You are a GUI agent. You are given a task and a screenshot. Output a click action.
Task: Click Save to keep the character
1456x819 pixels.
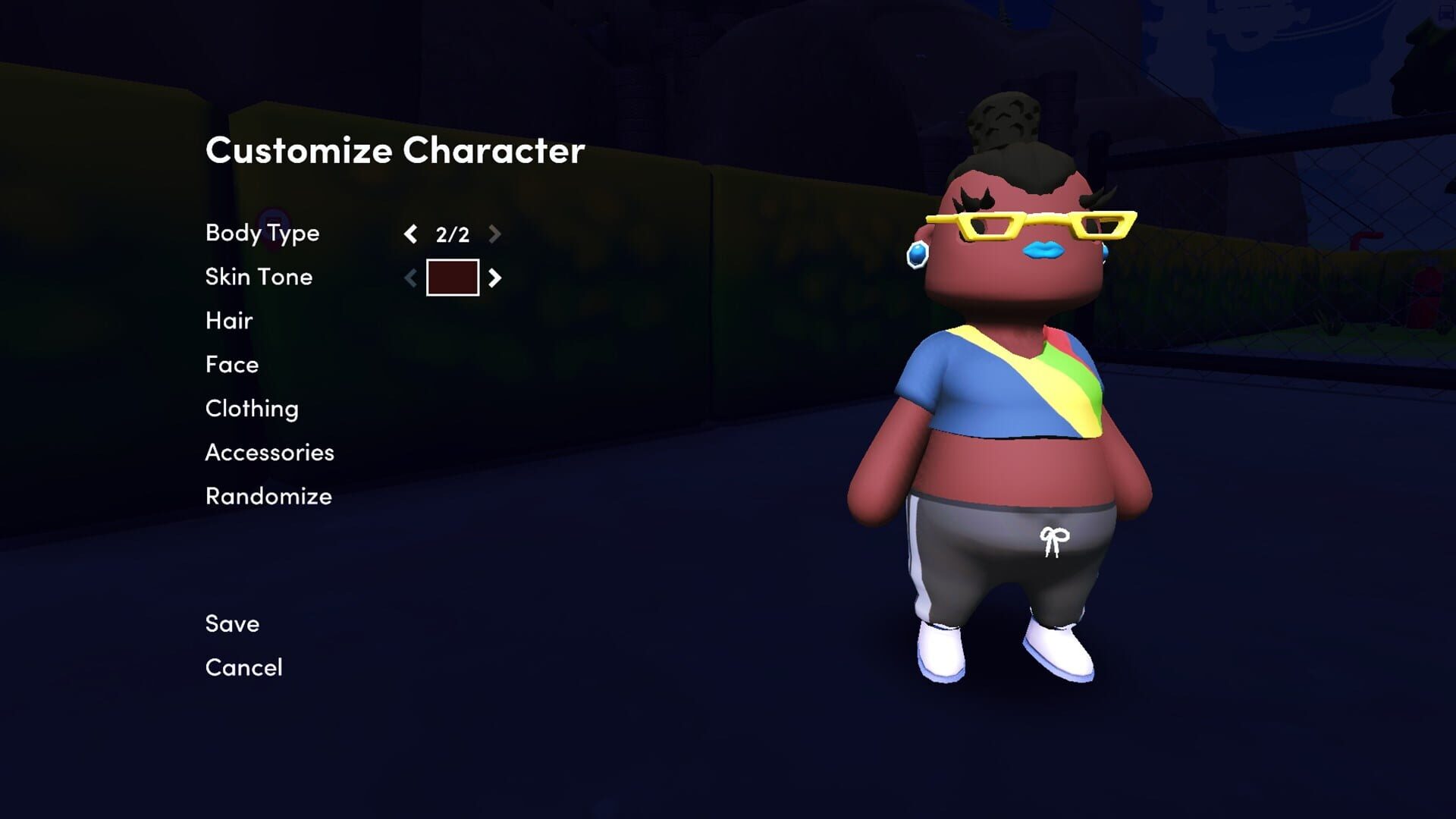tap(231, 624)
